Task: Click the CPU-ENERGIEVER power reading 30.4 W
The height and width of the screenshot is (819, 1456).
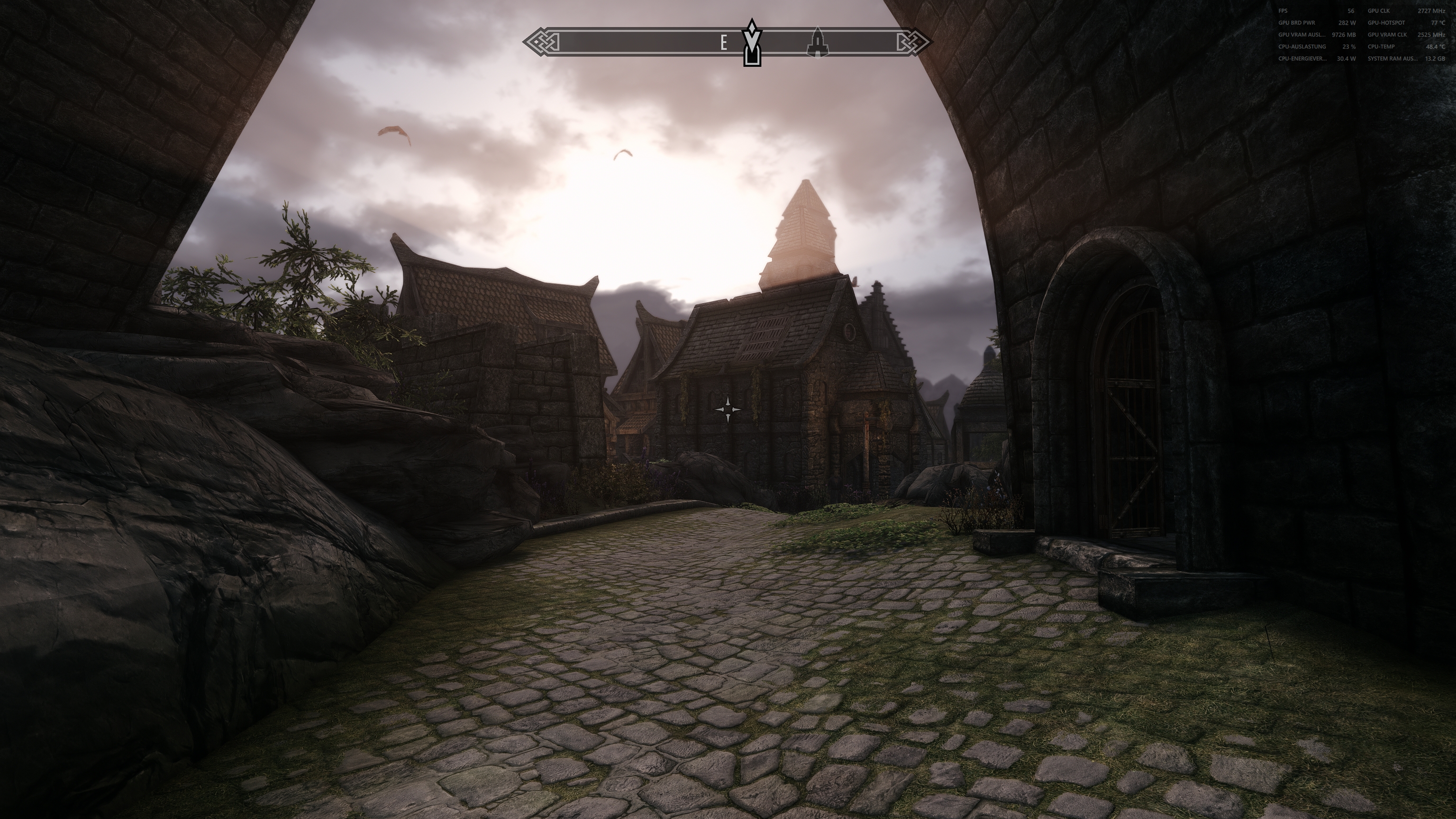Action: point(1347,59)
